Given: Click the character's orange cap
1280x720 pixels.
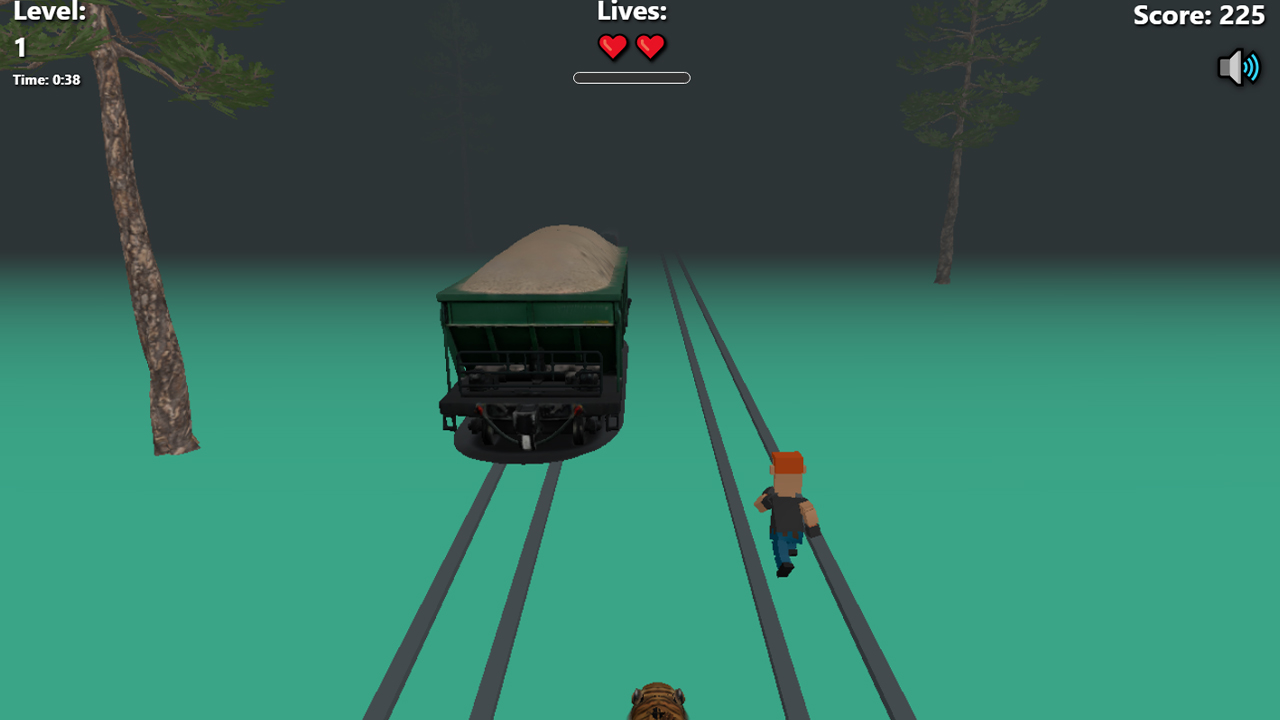Looking at the screenshot, I should 789,460.
